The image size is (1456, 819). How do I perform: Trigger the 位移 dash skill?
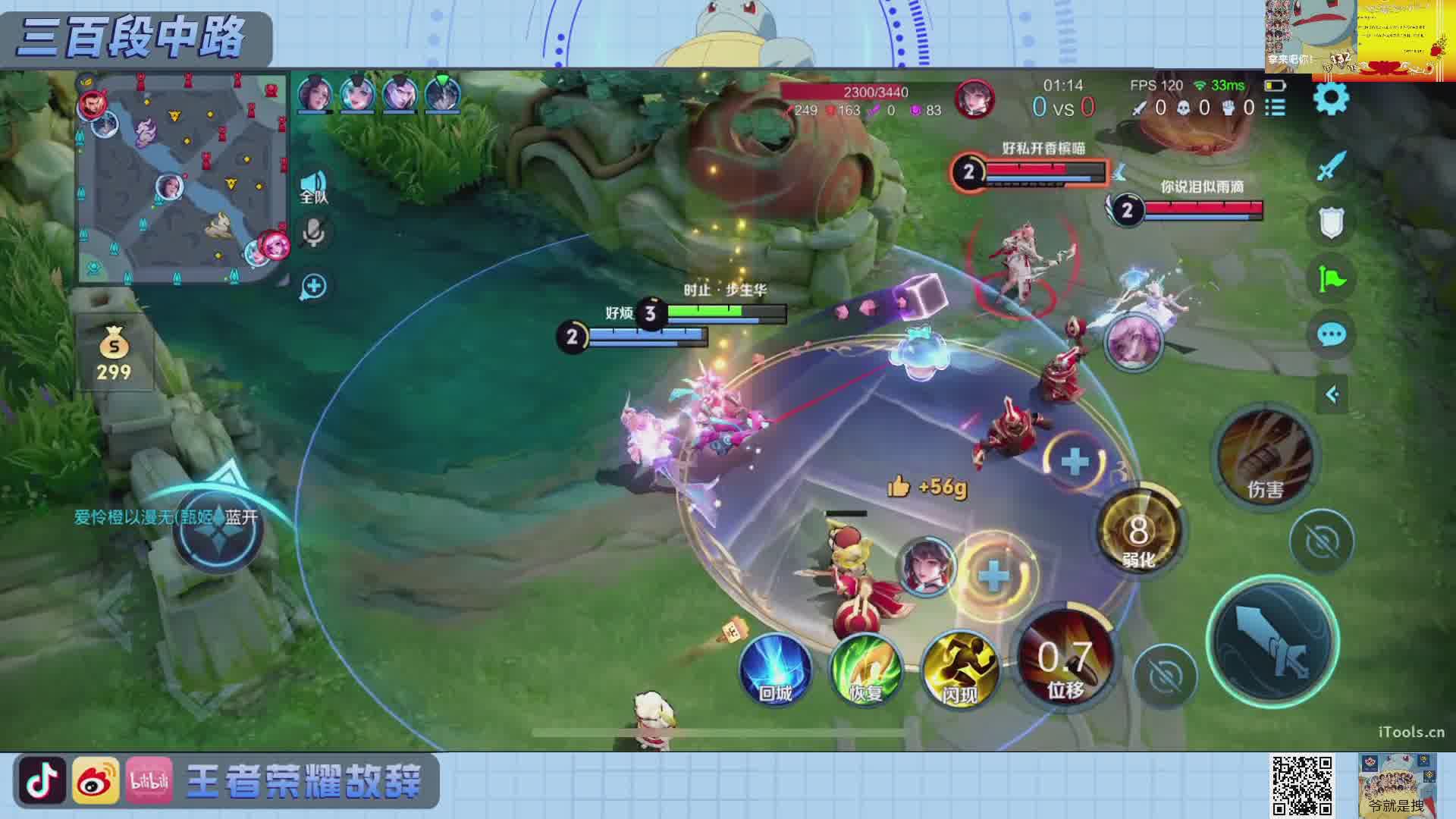(1065, 660)
